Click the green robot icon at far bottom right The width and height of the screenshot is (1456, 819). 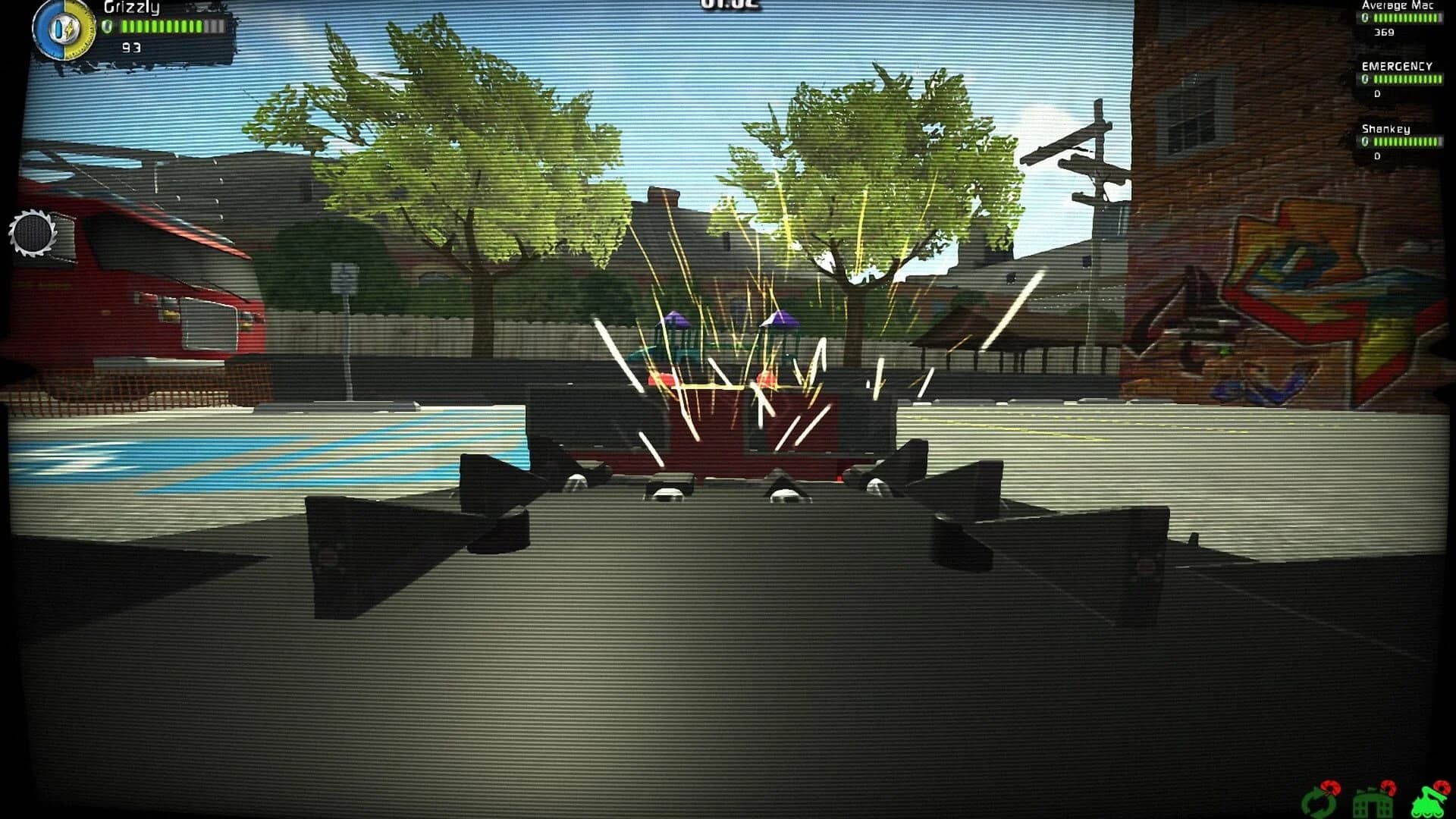1430,804
